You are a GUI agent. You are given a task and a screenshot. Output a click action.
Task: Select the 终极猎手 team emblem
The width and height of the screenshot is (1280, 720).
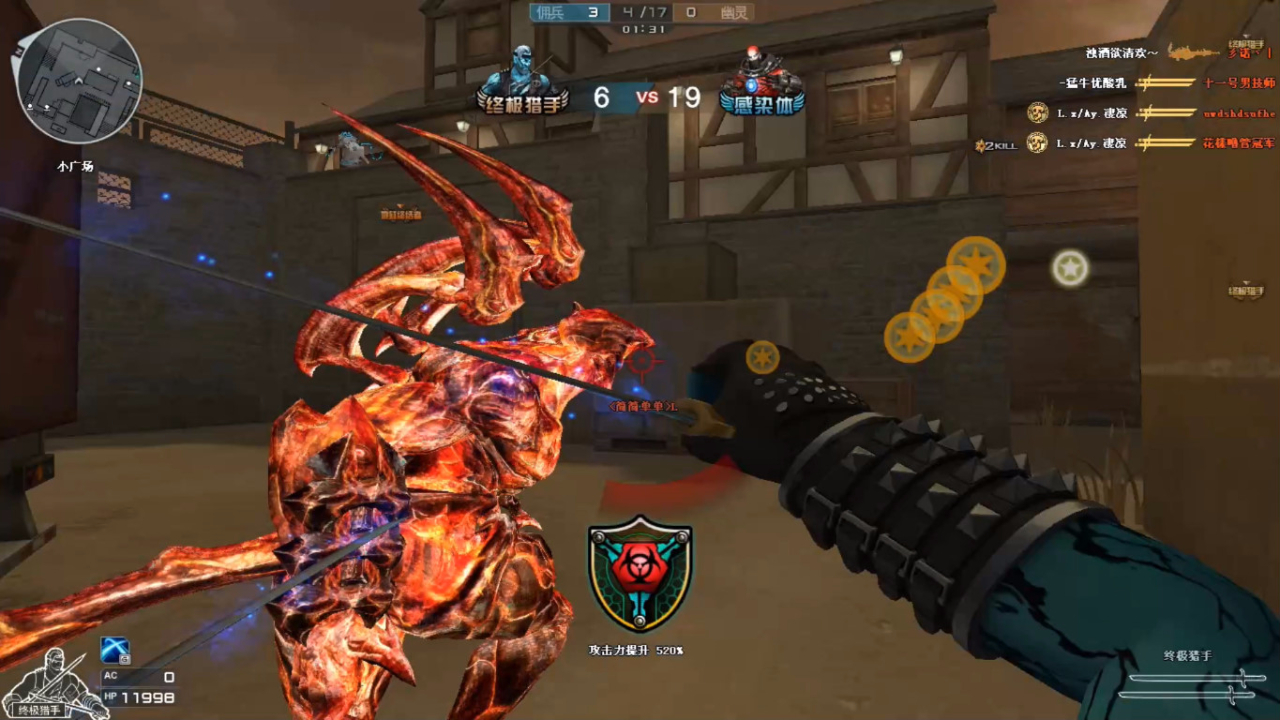[521, 82]
